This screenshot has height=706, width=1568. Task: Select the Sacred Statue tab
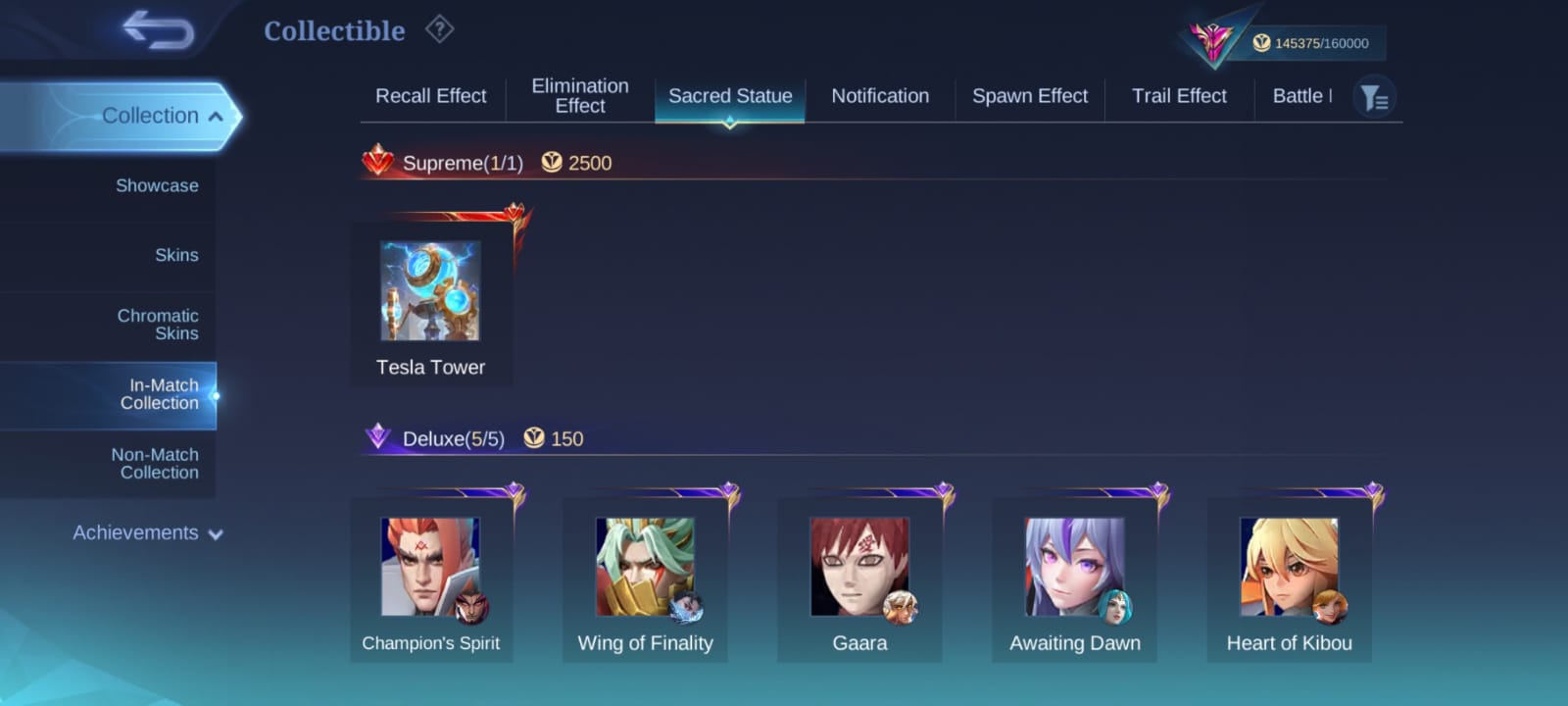click(x=730, y=96)
